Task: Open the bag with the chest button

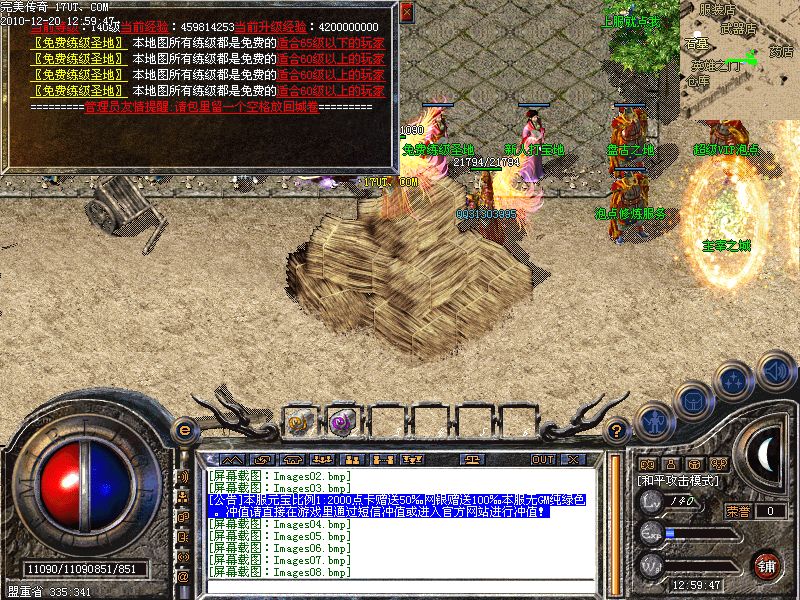Action: [x=692, y=400]
